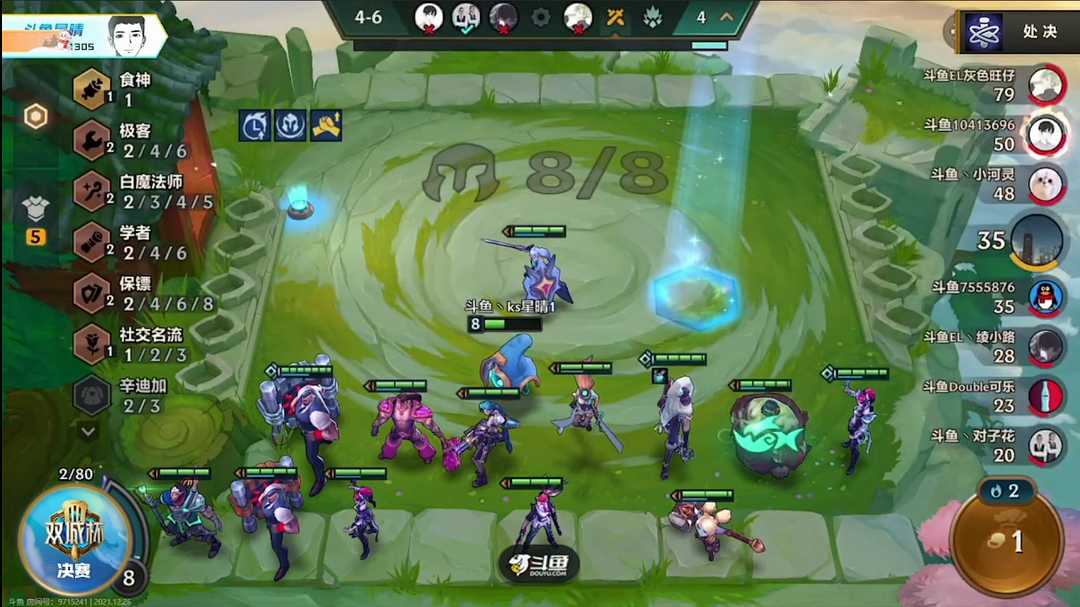Open the armor item bench showing 5
1080x607 pixels.
pos(35,213)
